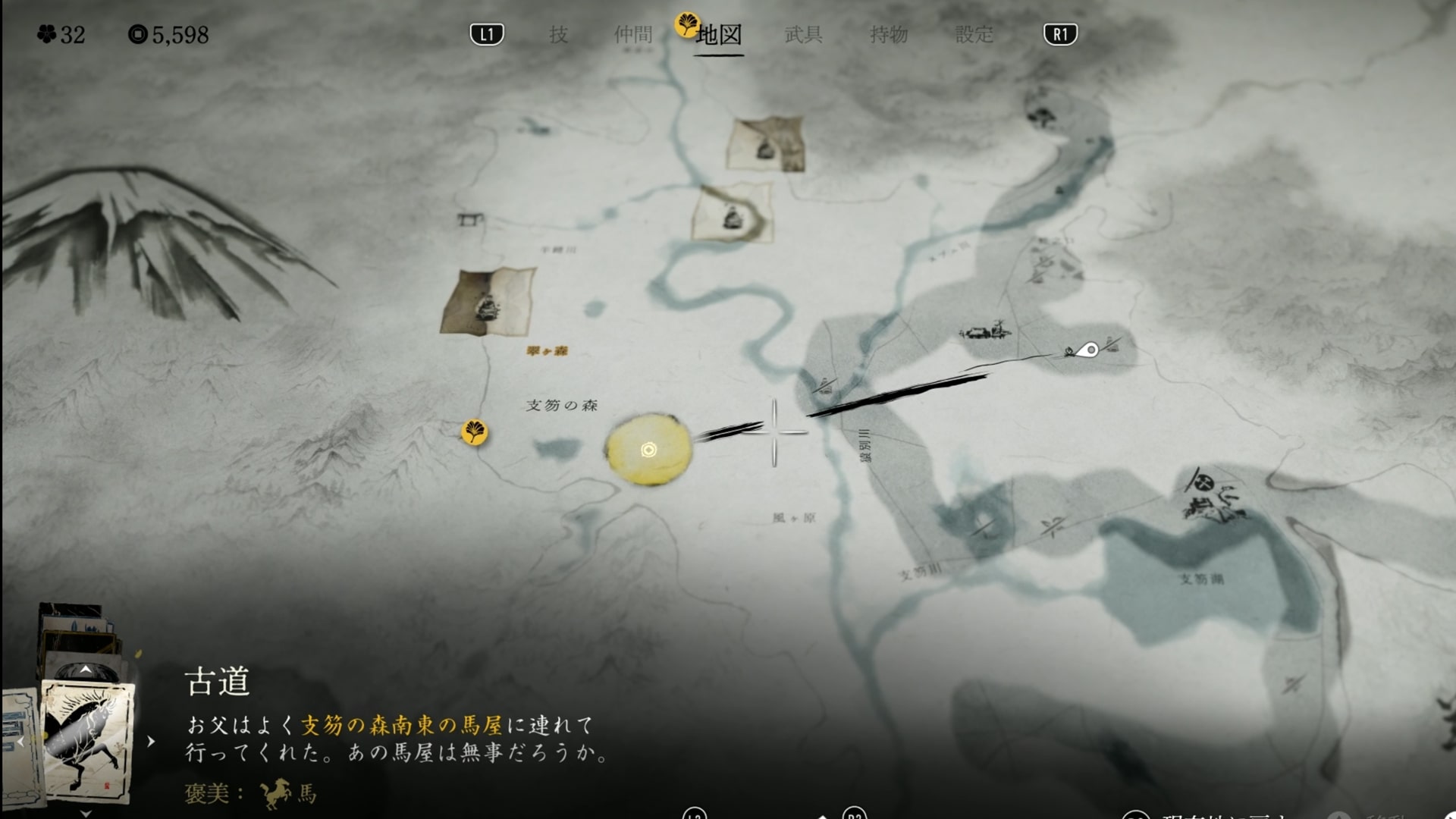Screen dimensions: 1456x819
Task: Click the player position marker on map
Action: pos(1090,350)
